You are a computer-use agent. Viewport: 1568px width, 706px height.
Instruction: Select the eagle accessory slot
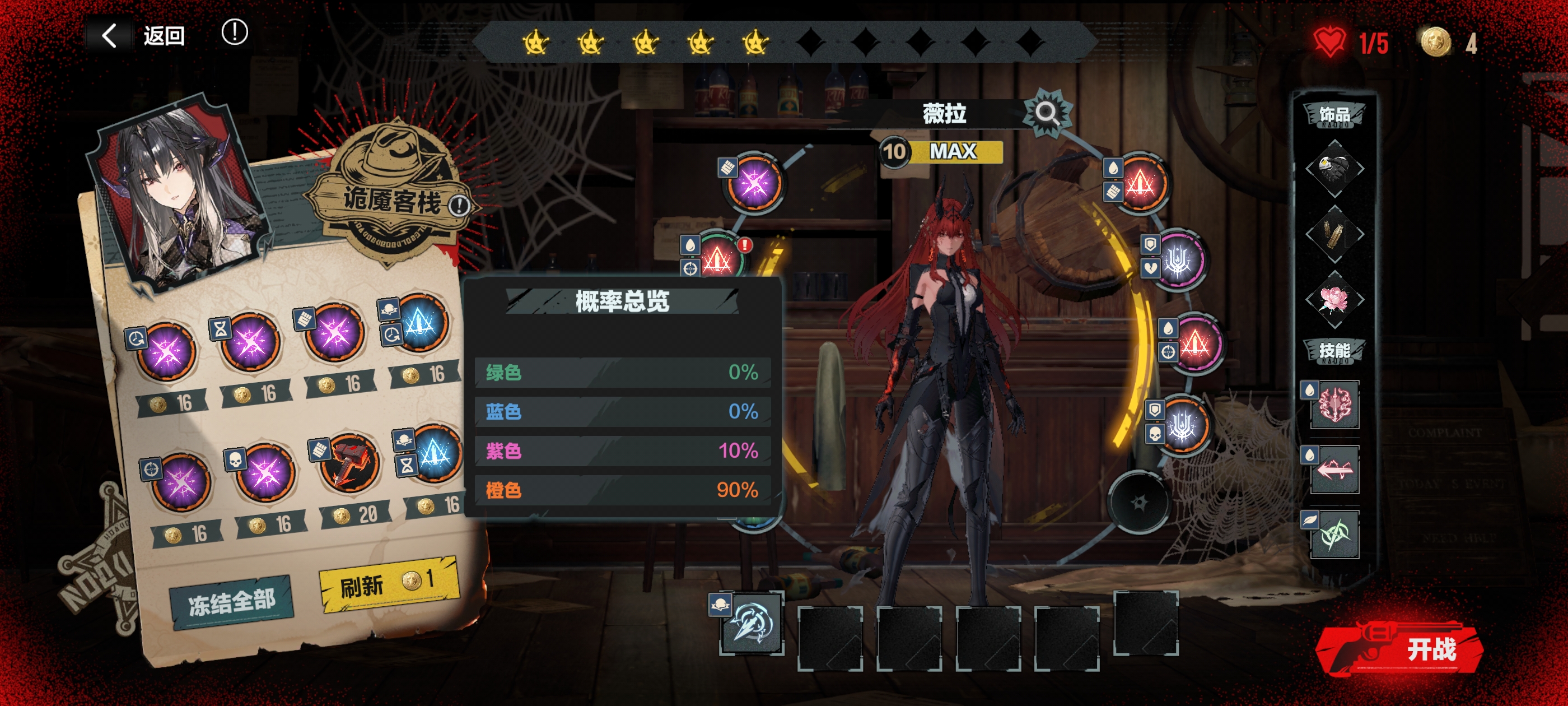1334,169
